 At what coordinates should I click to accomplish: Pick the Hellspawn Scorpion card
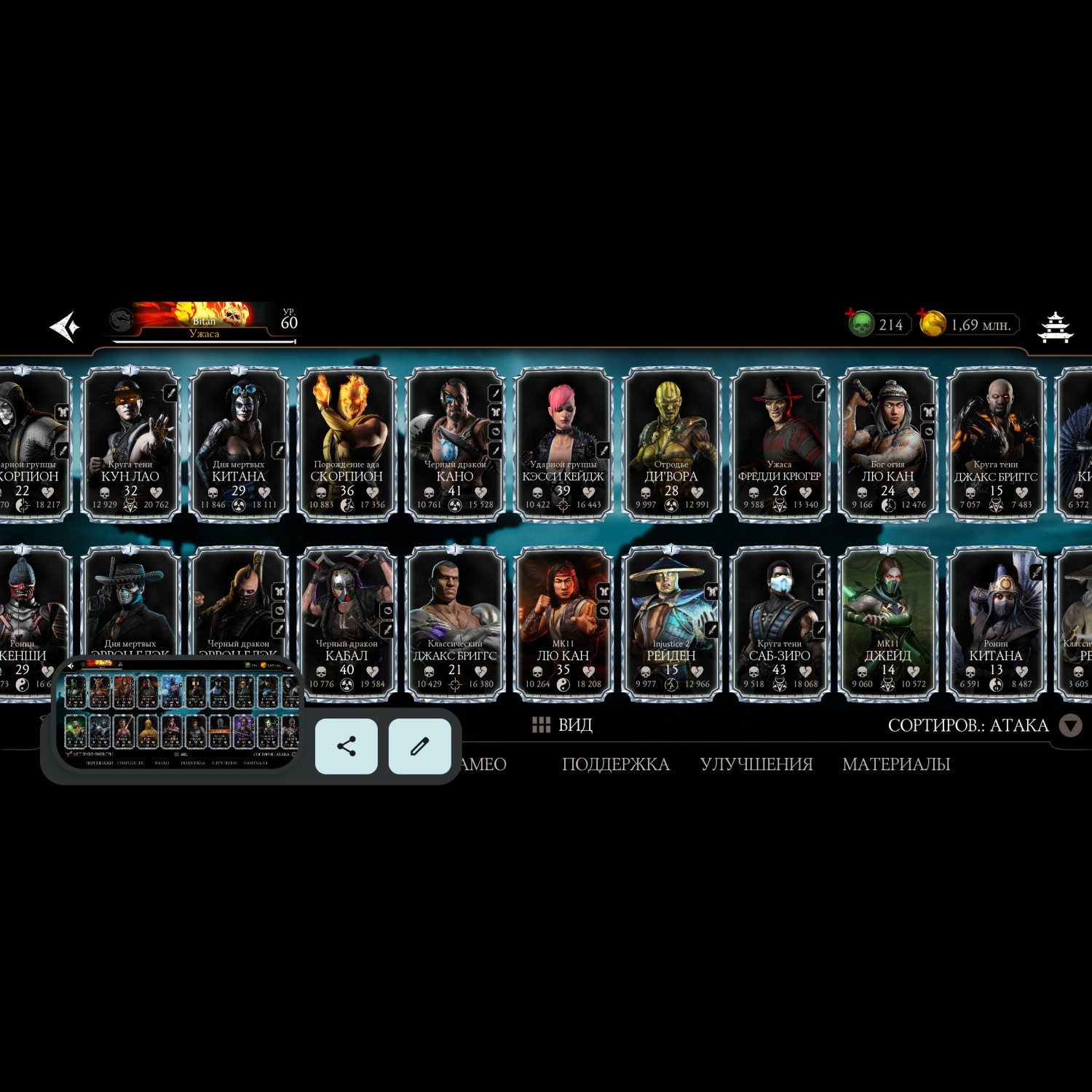click(x=347, y=444)
